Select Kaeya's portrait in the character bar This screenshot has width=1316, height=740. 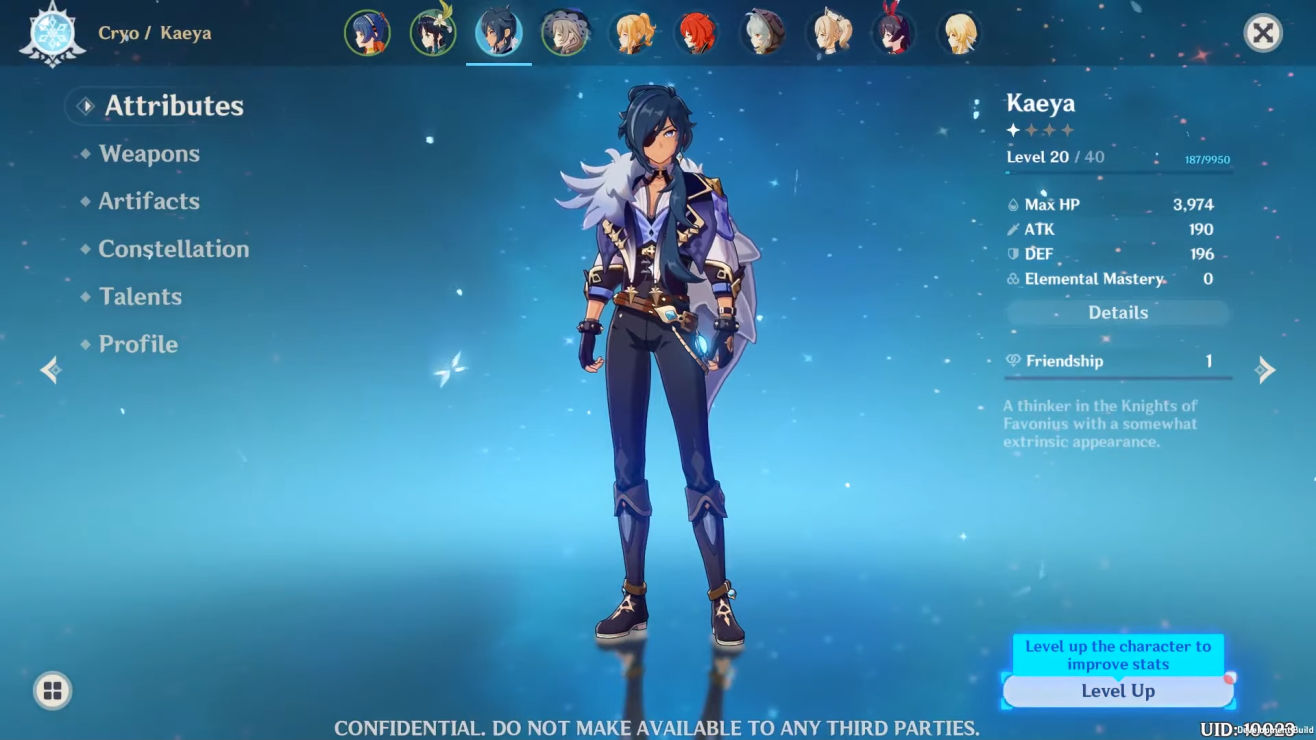point(498,31)
